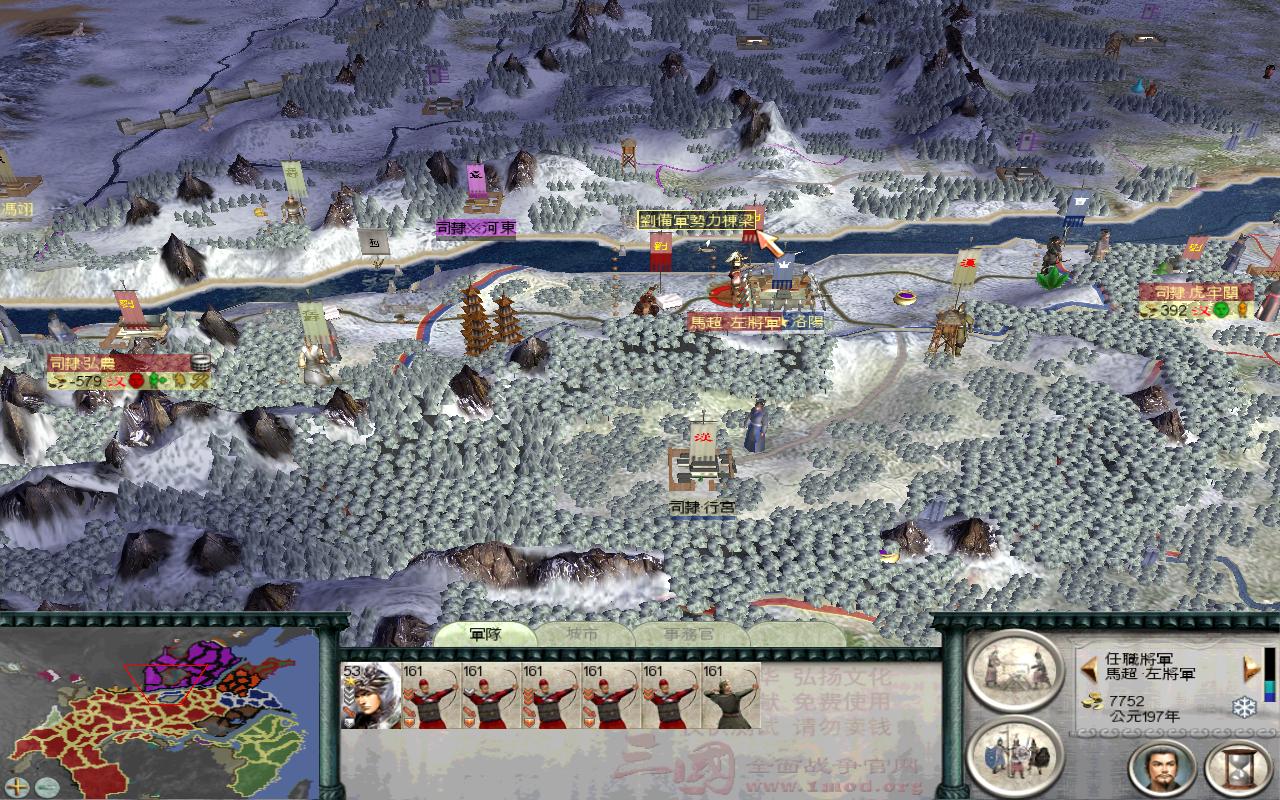Switch to the 事務官 tab
The height and width of the screenshot is (800, 1280).
(x=690, y=633)
